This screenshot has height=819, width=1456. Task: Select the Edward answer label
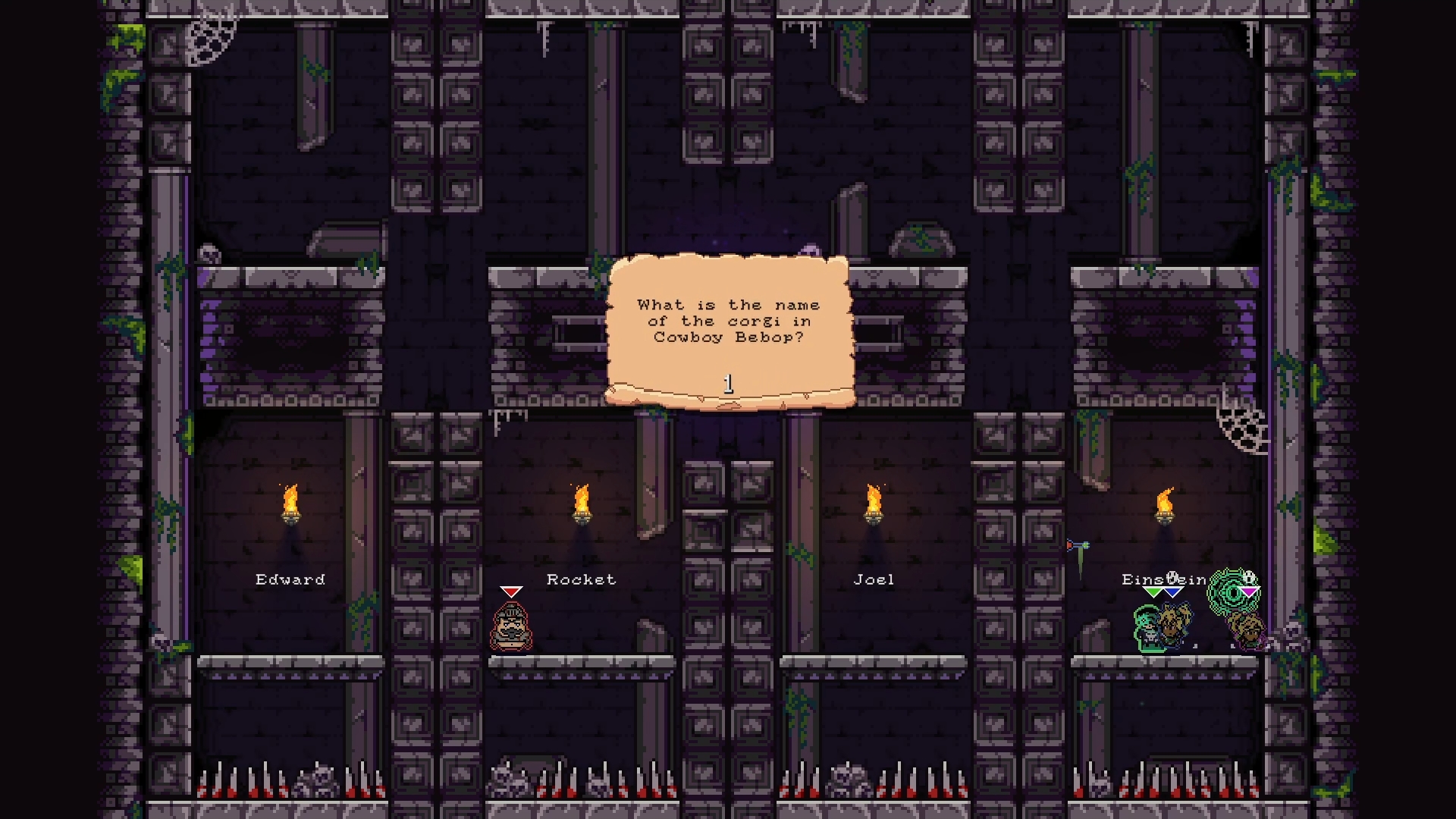tap(290, 579)
